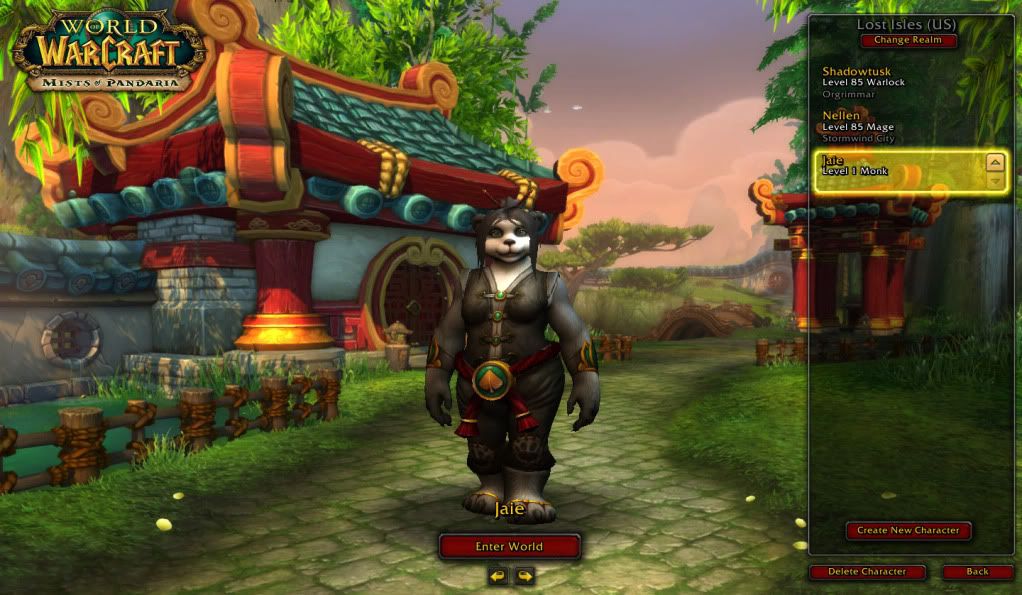Select the Shadowtusk warlock character

[880, 82]
